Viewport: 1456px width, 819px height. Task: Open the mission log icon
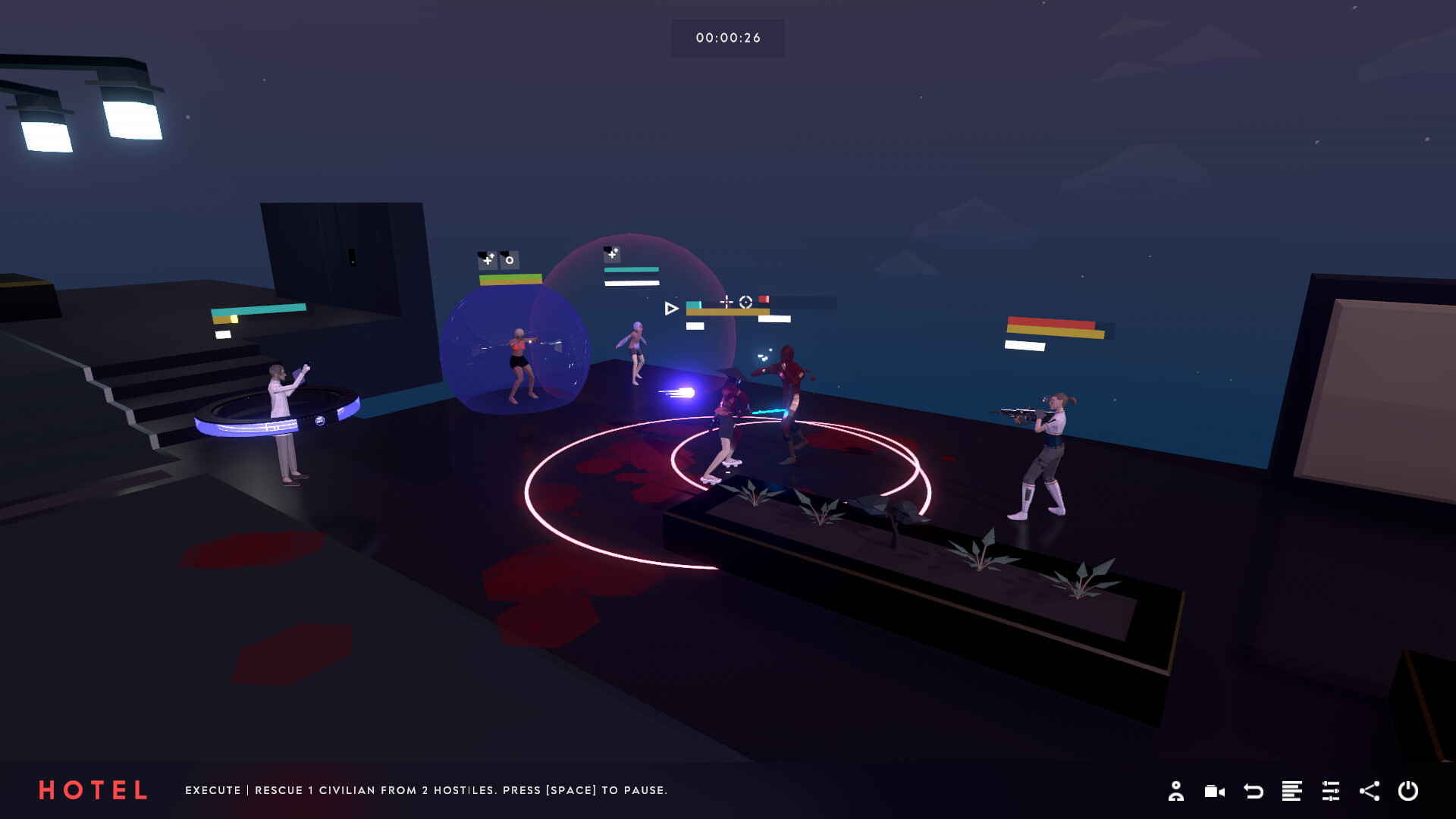pyautogui.click(x=1292, y=791)
